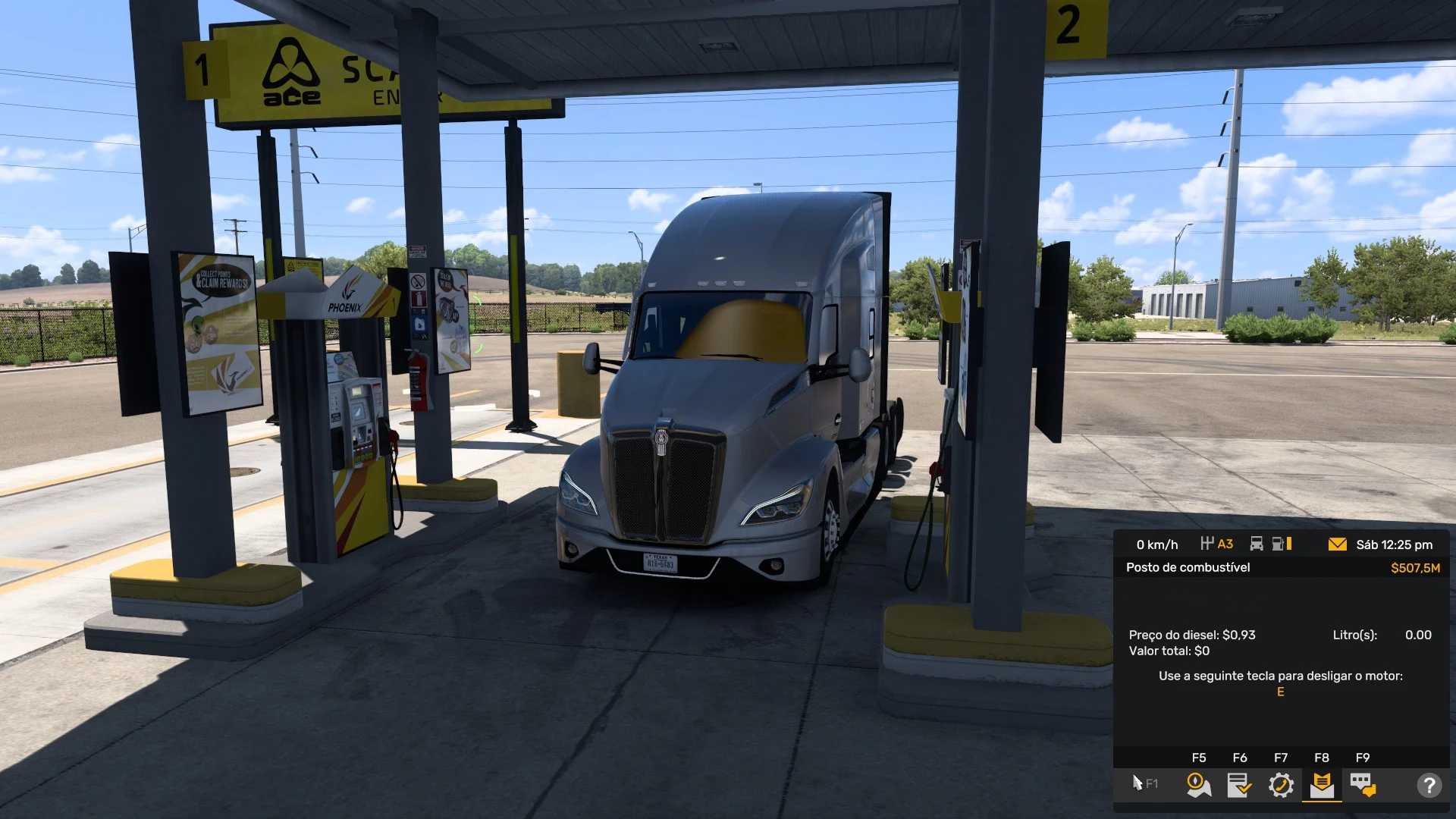Open the chat bubbles tab
The height and width of the screenshot is (819, 1456).
point(1363,785)
